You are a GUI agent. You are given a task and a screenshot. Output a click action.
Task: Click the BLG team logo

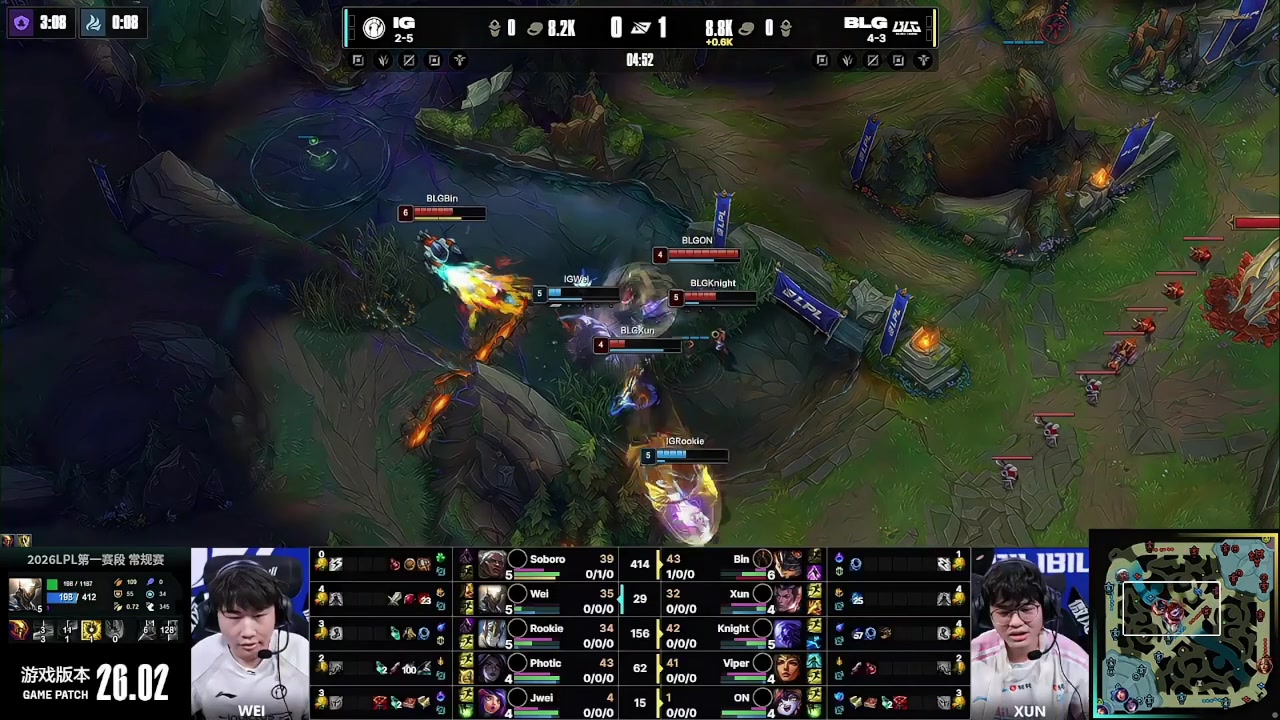[907, 27]
